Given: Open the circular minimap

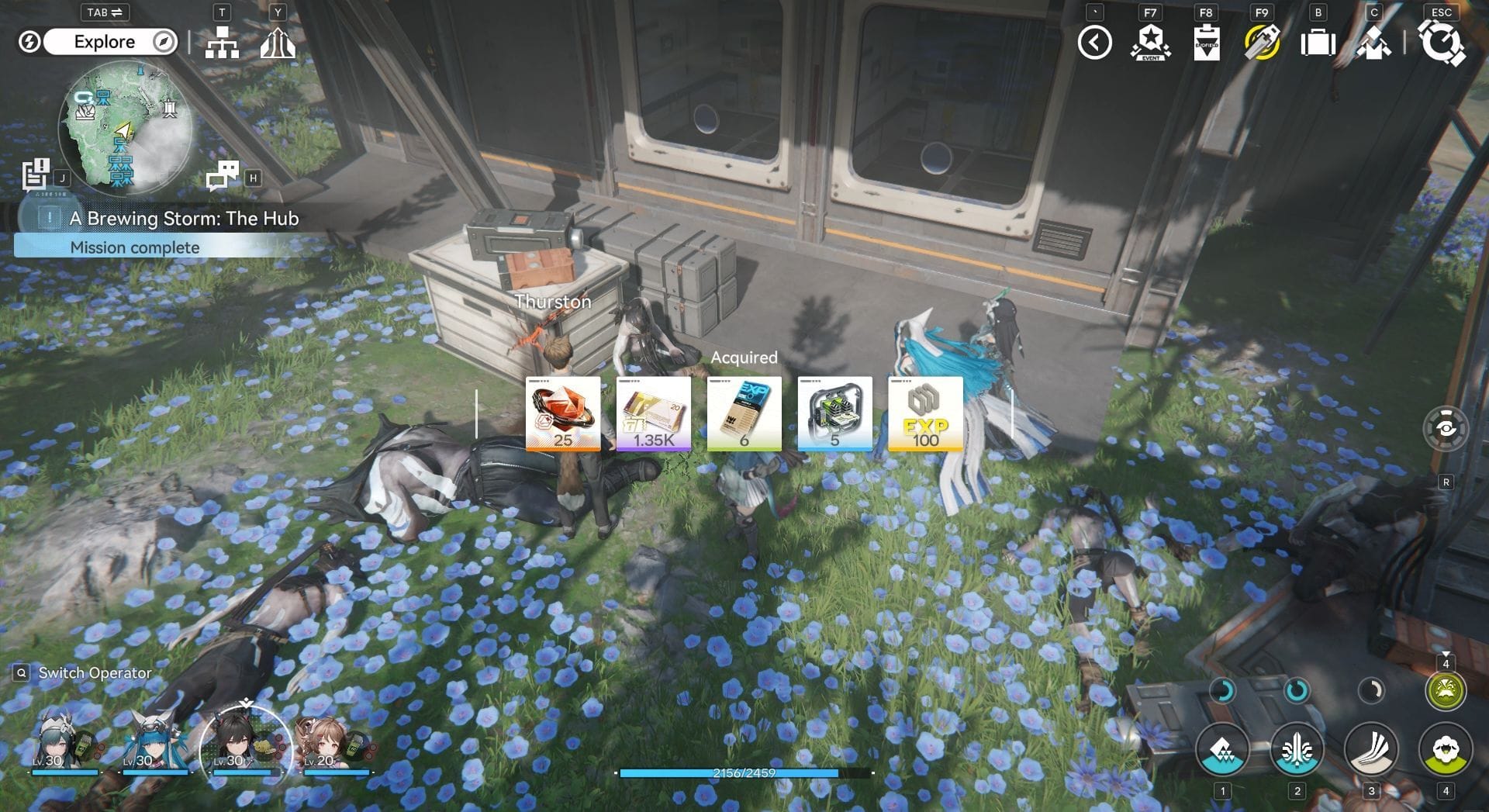Looking at the screenshot, I should 124,128.
